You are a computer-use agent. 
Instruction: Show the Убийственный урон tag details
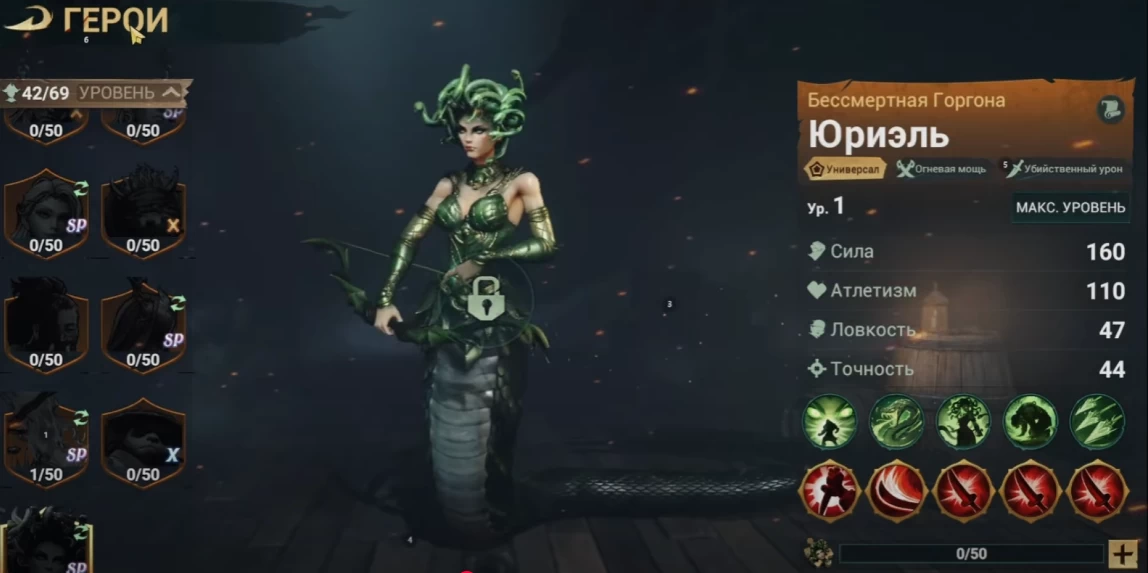1066,169
